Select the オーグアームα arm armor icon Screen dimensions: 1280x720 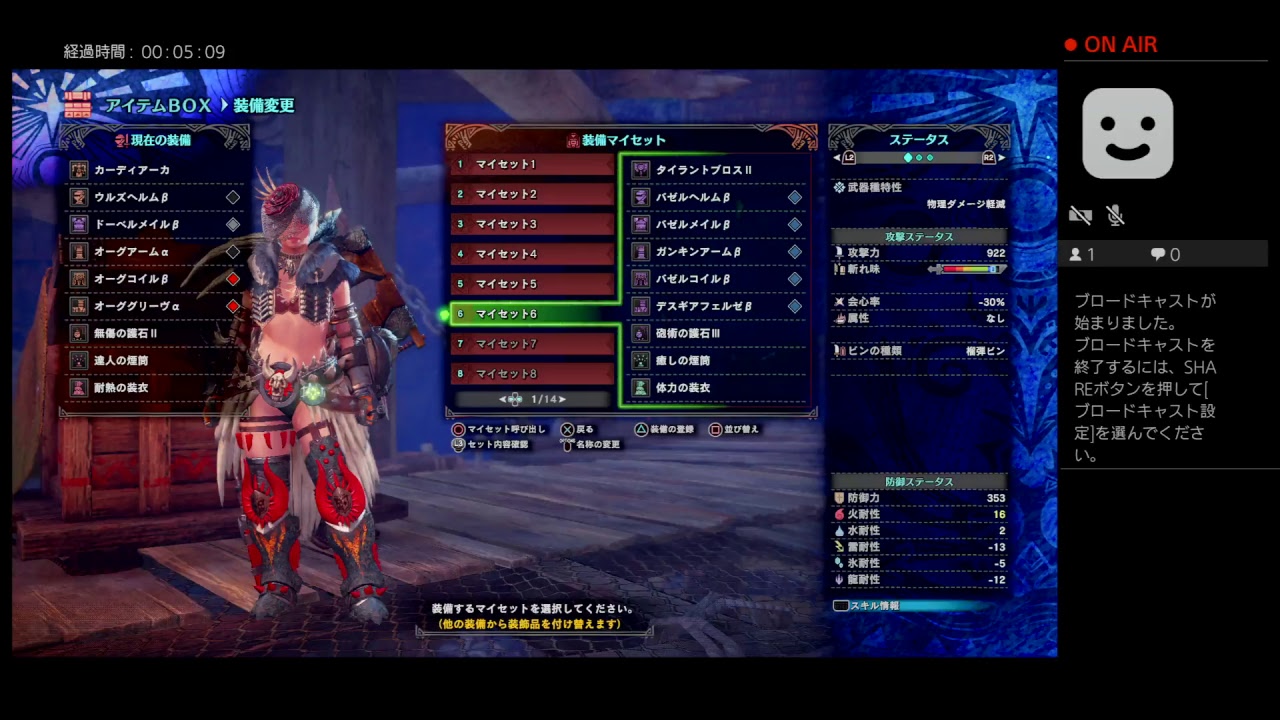78,251
